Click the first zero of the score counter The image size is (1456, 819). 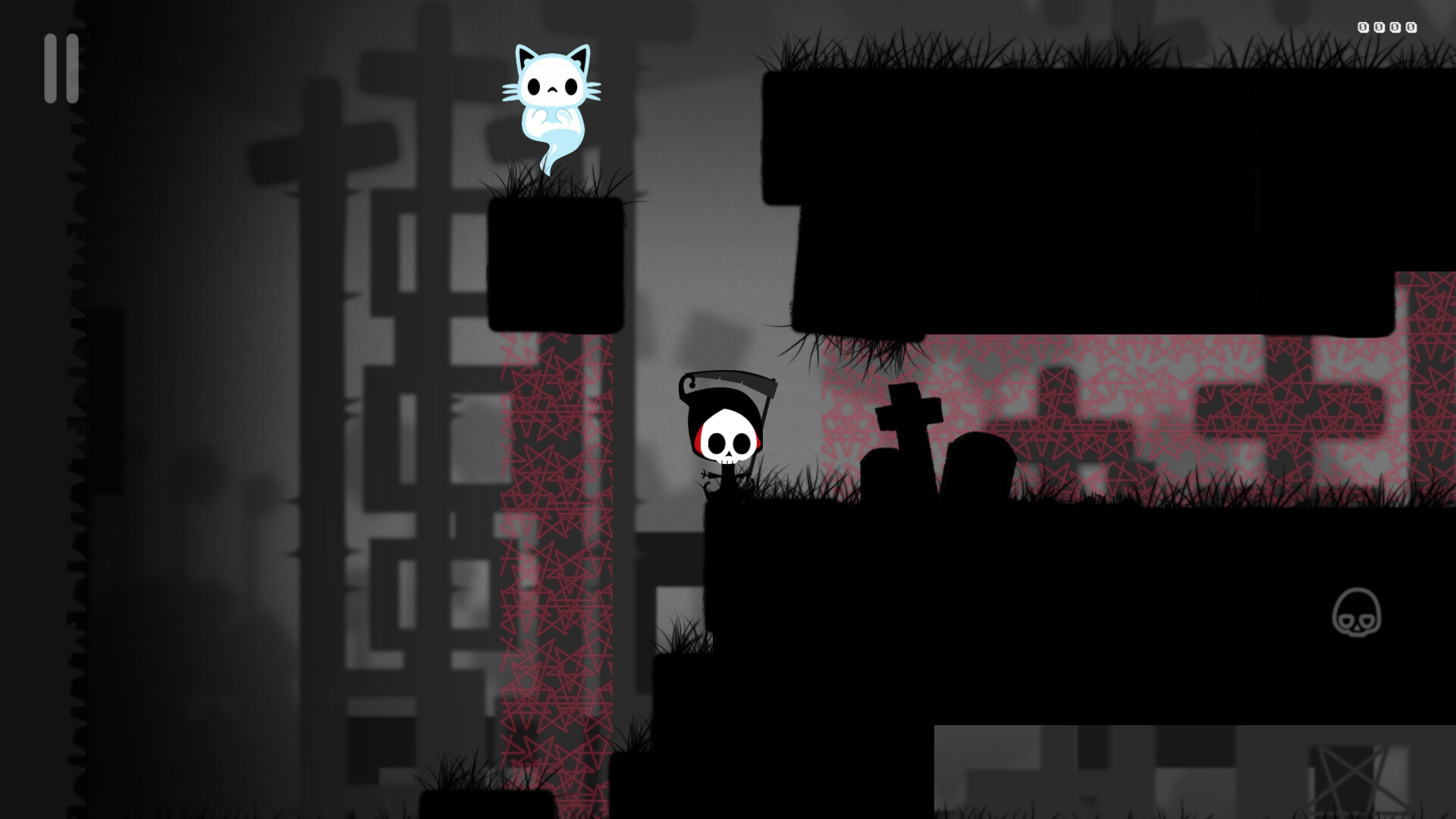[1363, 27]
